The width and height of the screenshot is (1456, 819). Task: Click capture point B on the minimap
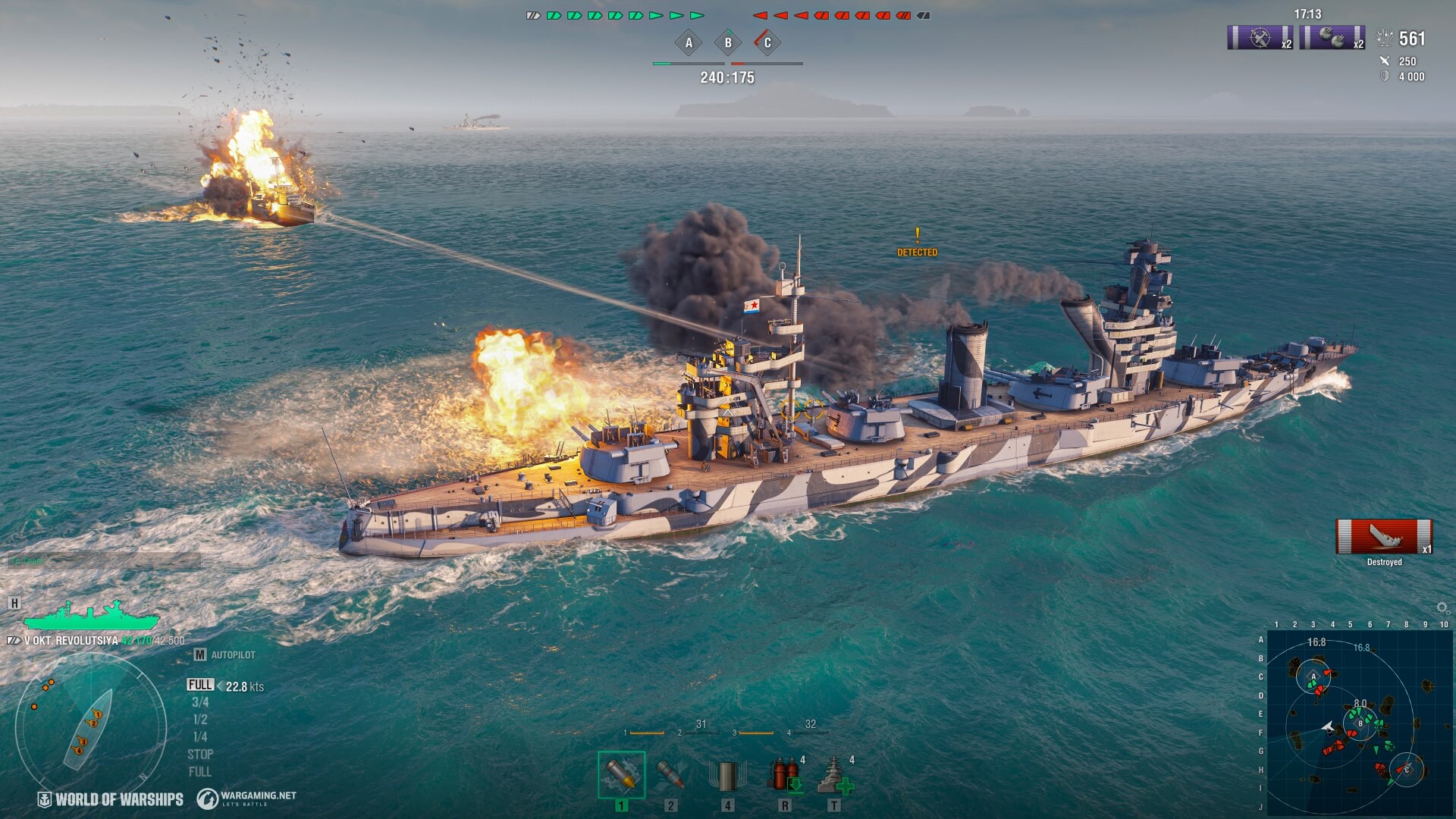tap(1360, 723)
